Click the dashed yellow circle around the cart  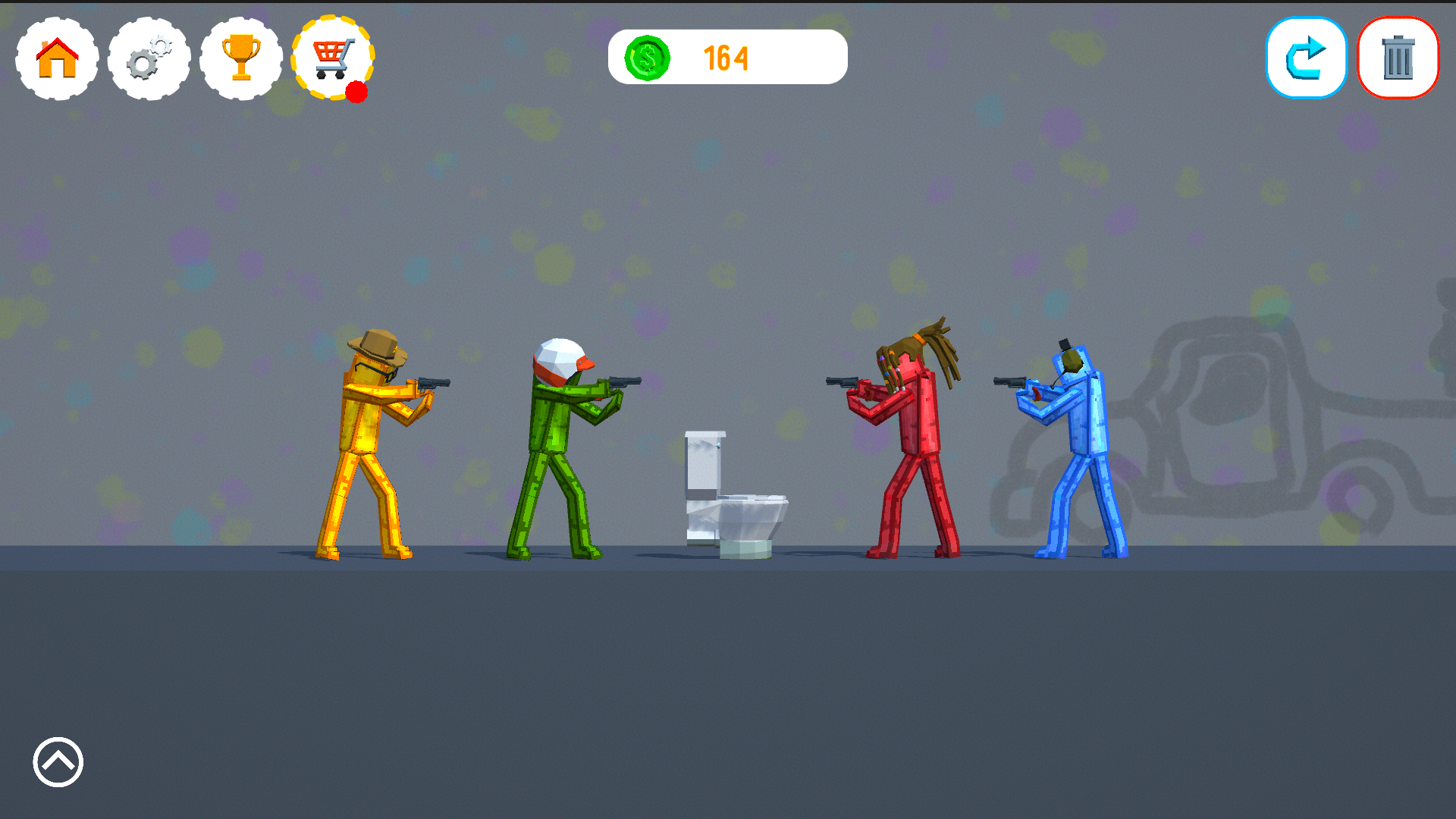tap(332, 58)
